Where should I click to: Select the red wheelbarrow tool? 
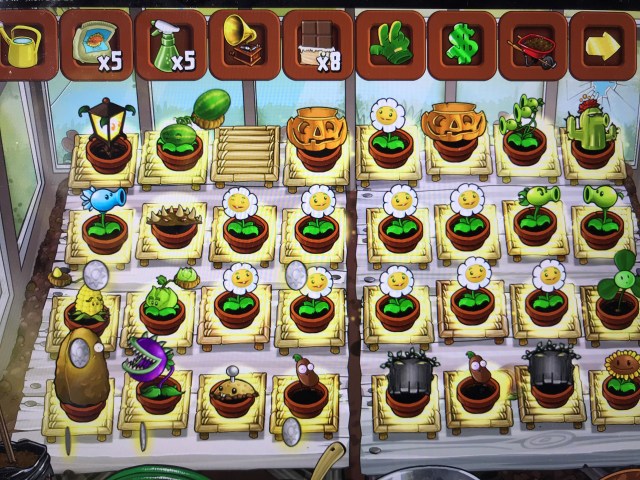pos(533,45)
